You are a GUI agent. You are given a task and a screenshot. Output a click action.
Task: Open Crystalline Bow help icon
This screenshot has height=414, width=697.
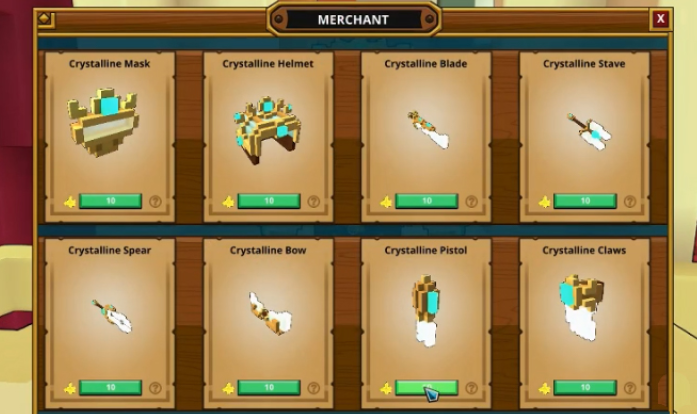[313, 388]
